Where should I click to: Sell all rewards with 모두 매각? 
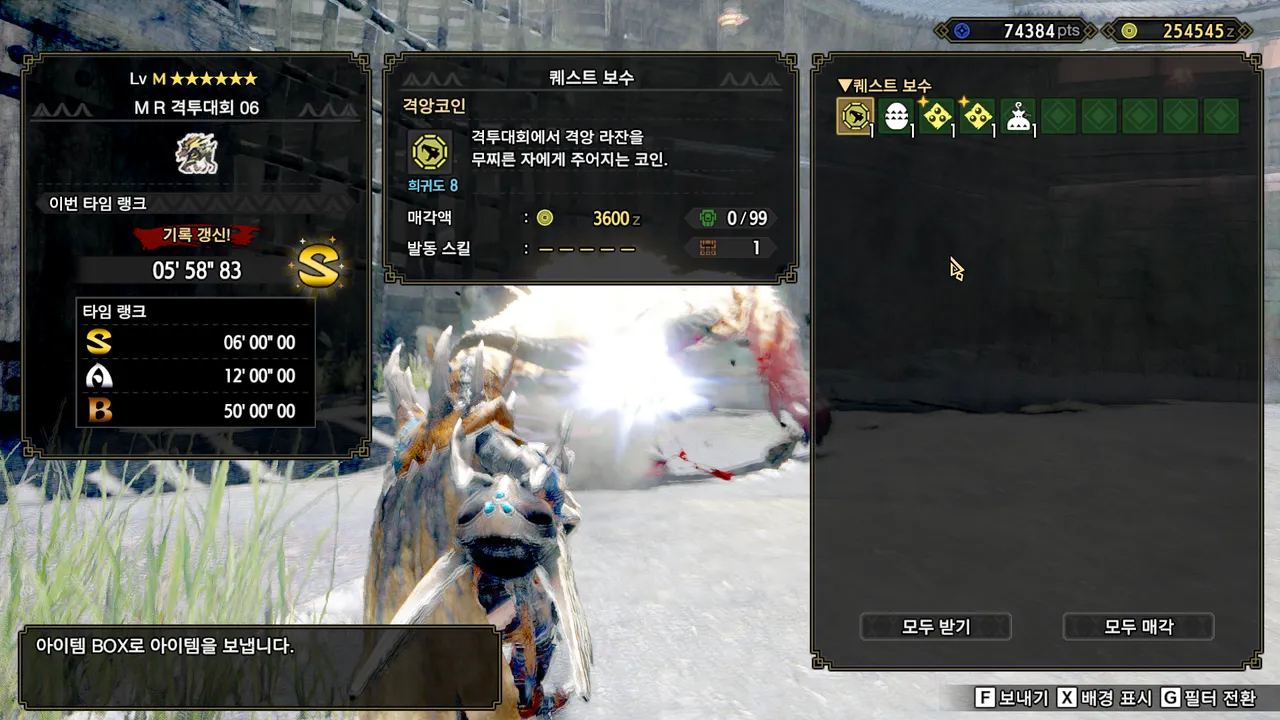point(1138,627)
